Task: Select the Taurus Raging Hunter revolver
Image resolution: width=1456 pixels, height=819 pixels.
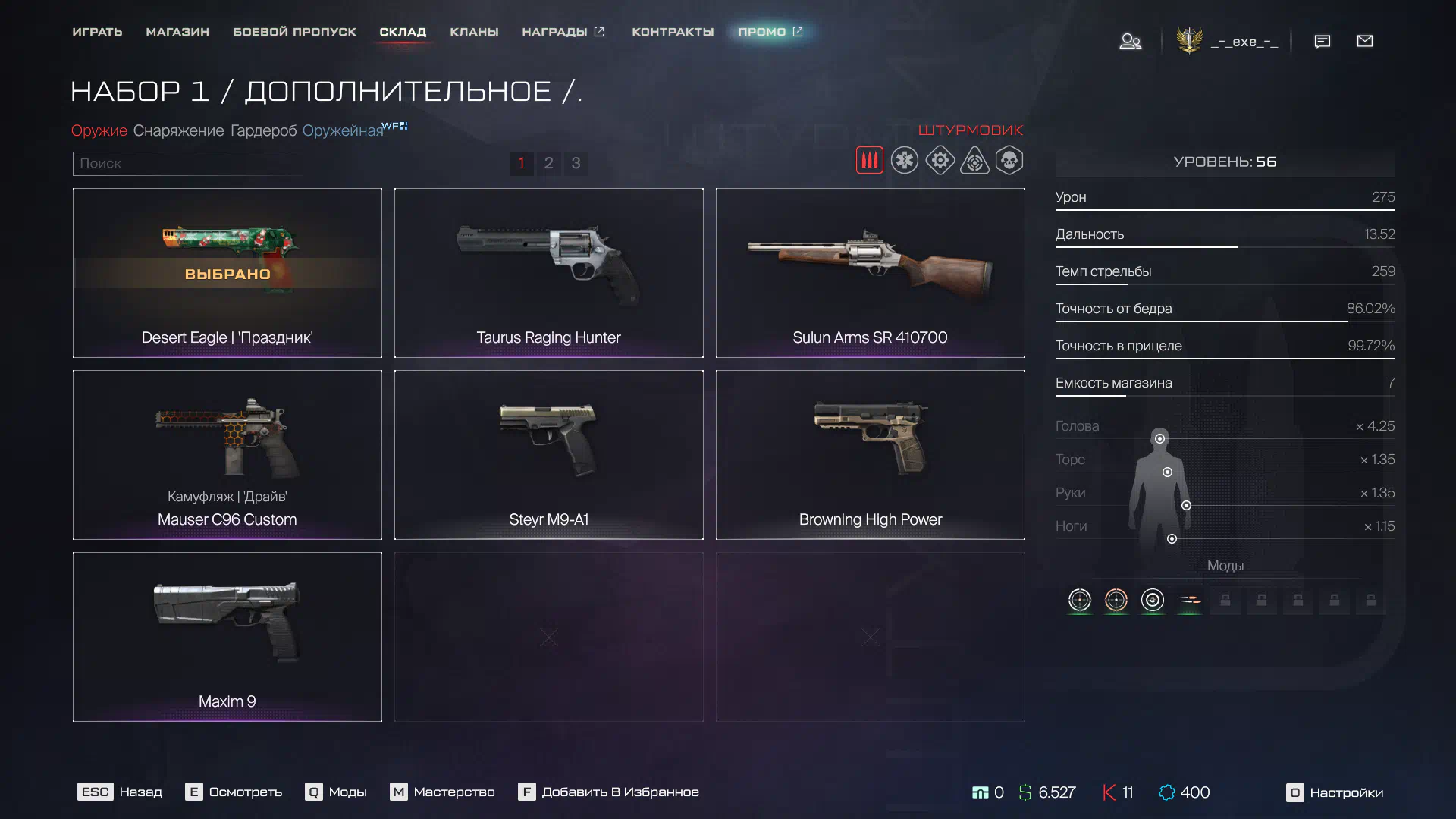Action: coord(548,273)
